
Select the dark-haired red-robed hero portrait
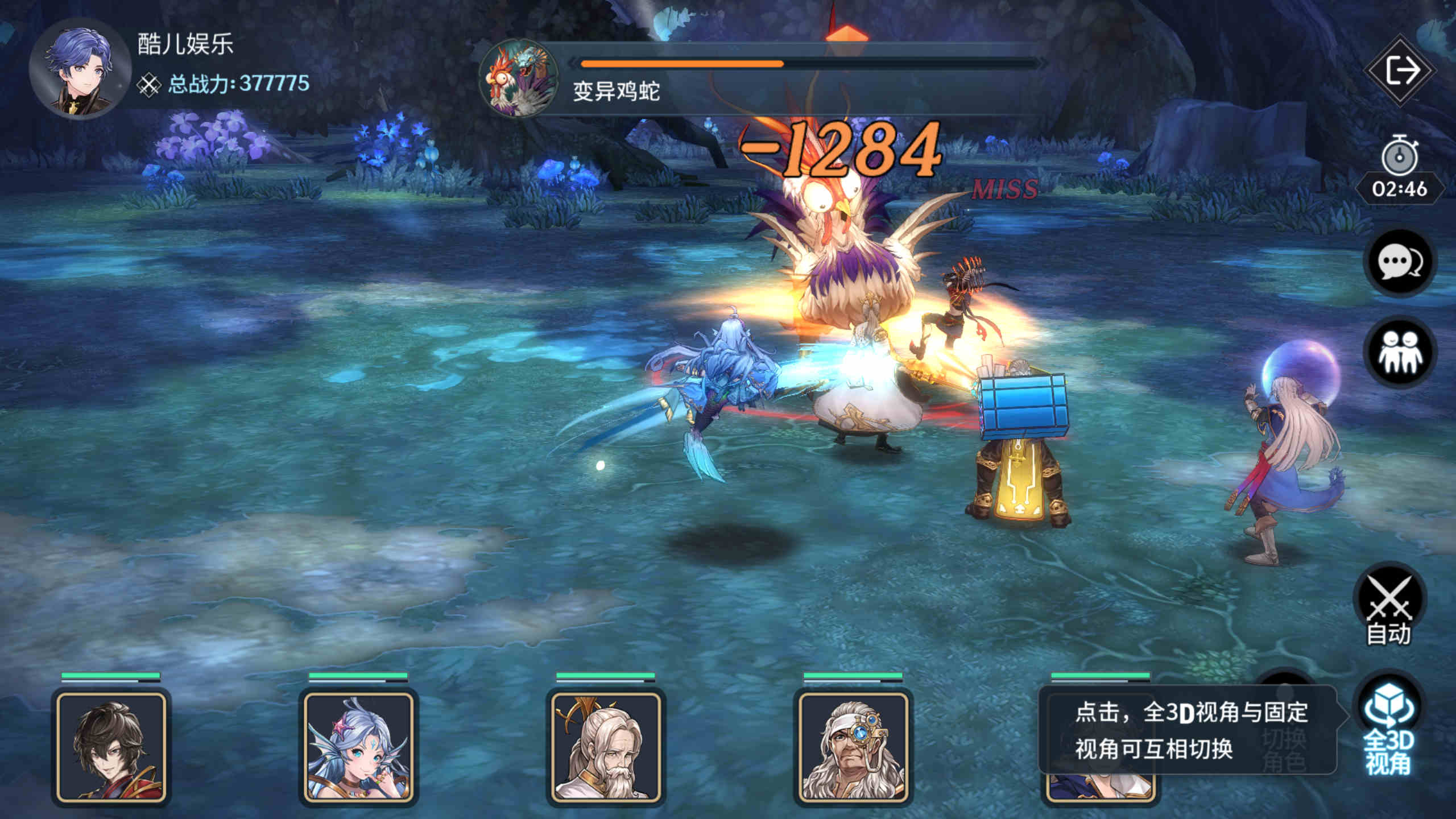point(111,747)
